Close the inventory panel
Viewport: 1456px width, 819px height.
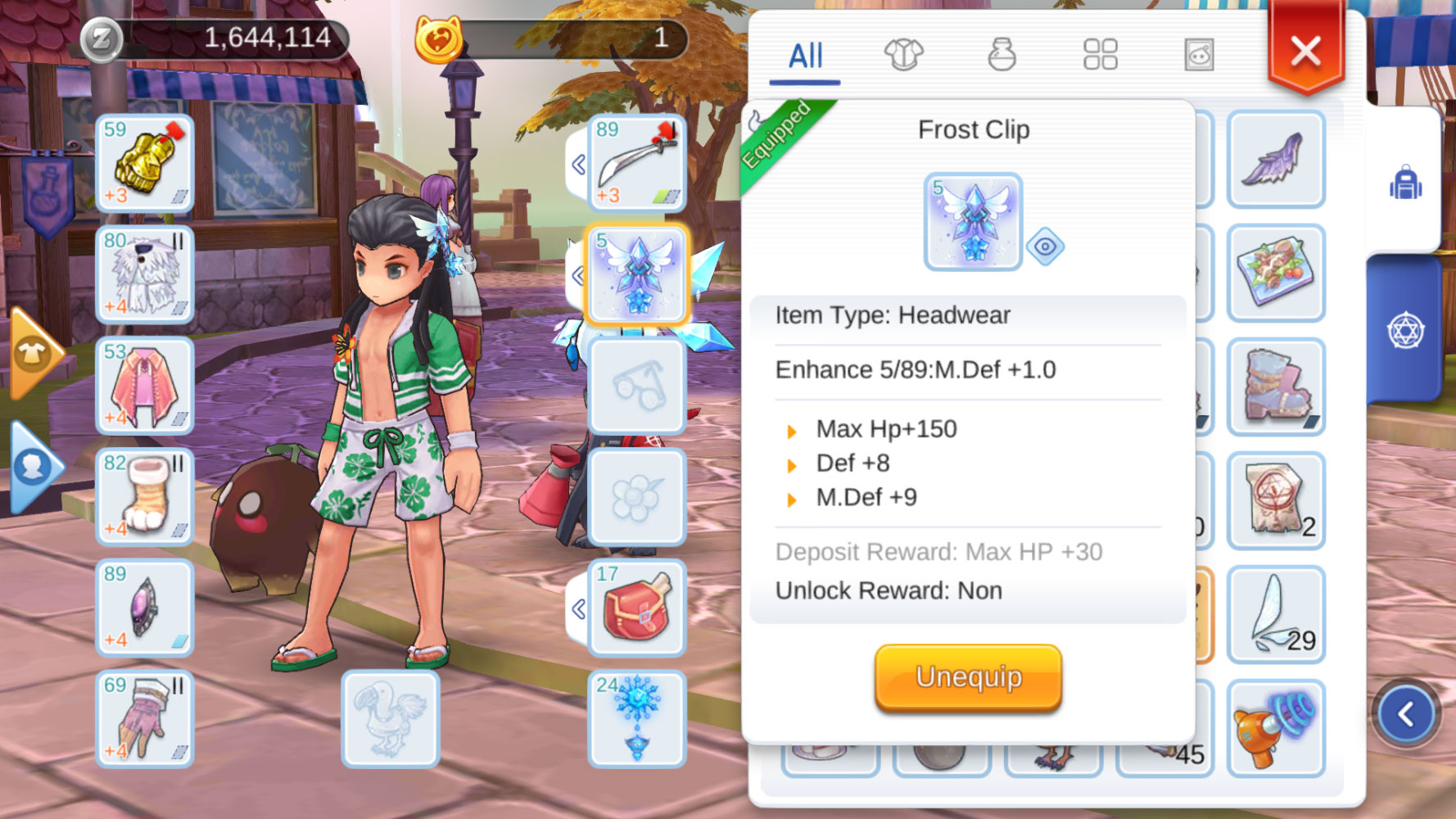click(x=1305, y=51)
